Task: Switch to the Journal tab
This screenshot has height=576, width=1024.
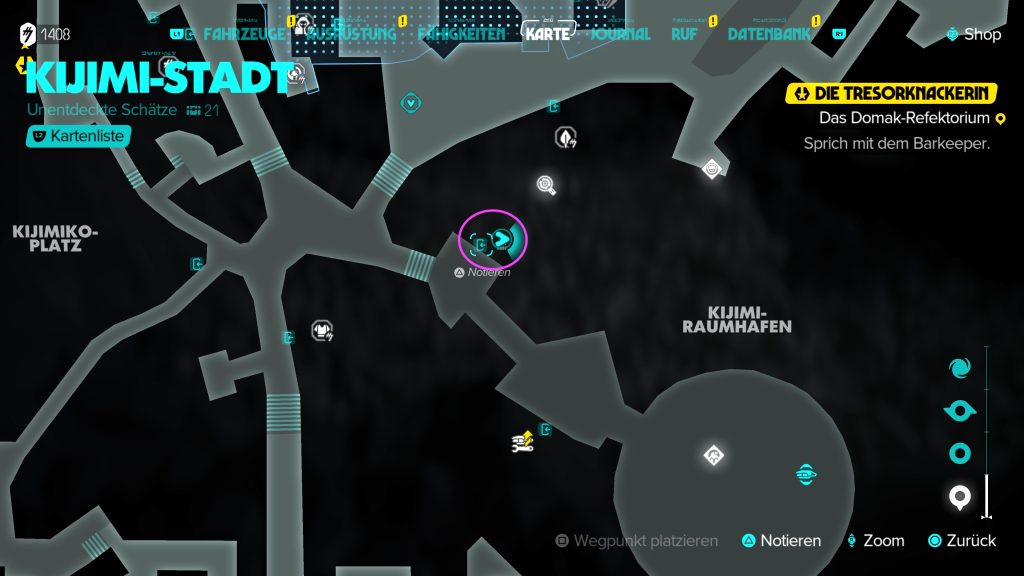Action: point(620,34)
